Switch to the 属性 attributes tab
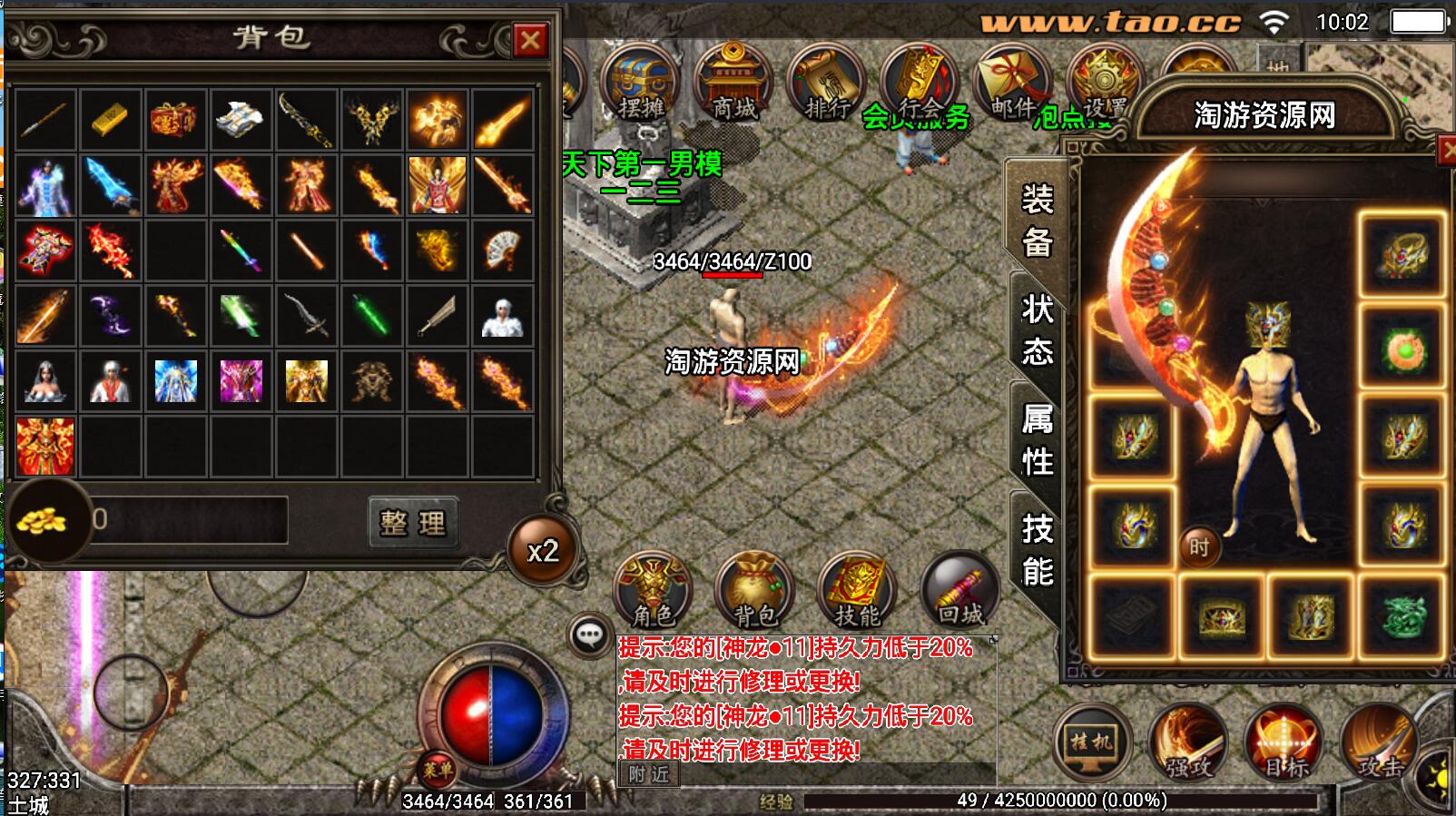The height and width of the screenshot is (816, 1456). tap(1038, 440)
